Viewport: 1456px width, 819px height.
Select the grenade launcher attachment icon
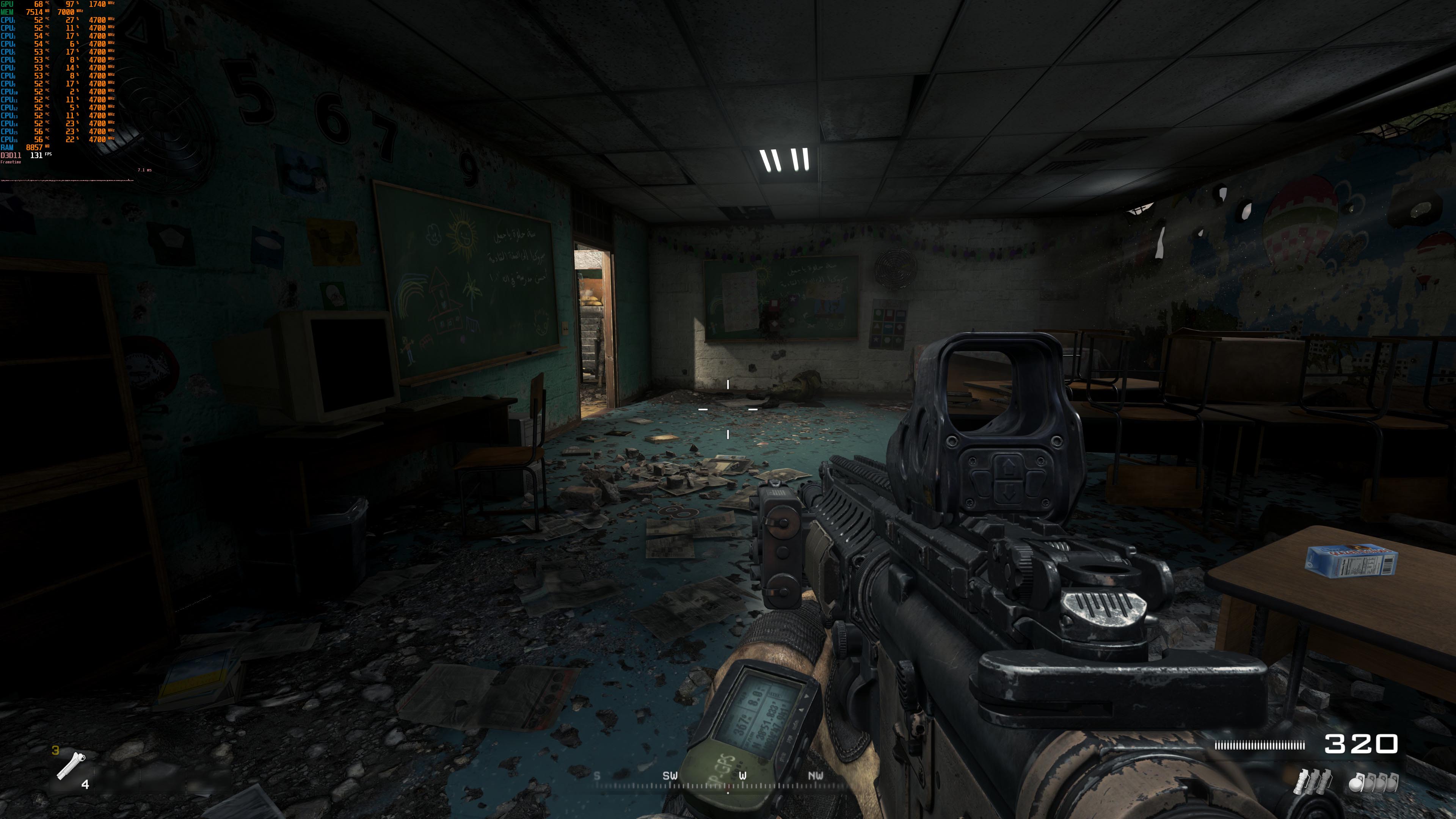[x=71, y=766]
